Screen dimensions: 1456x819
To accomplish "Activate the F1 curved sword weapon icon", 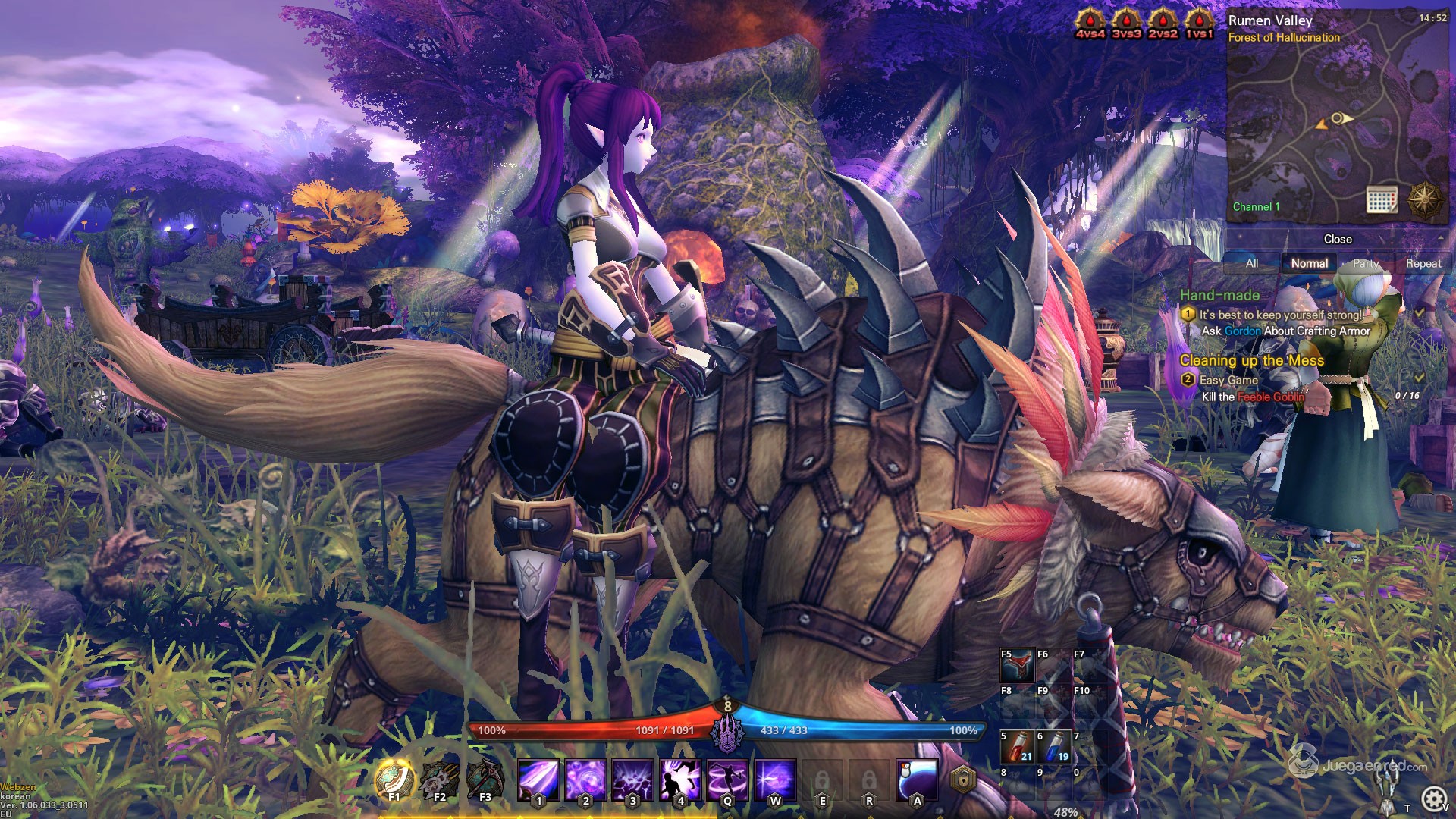I will coord(394,779).
